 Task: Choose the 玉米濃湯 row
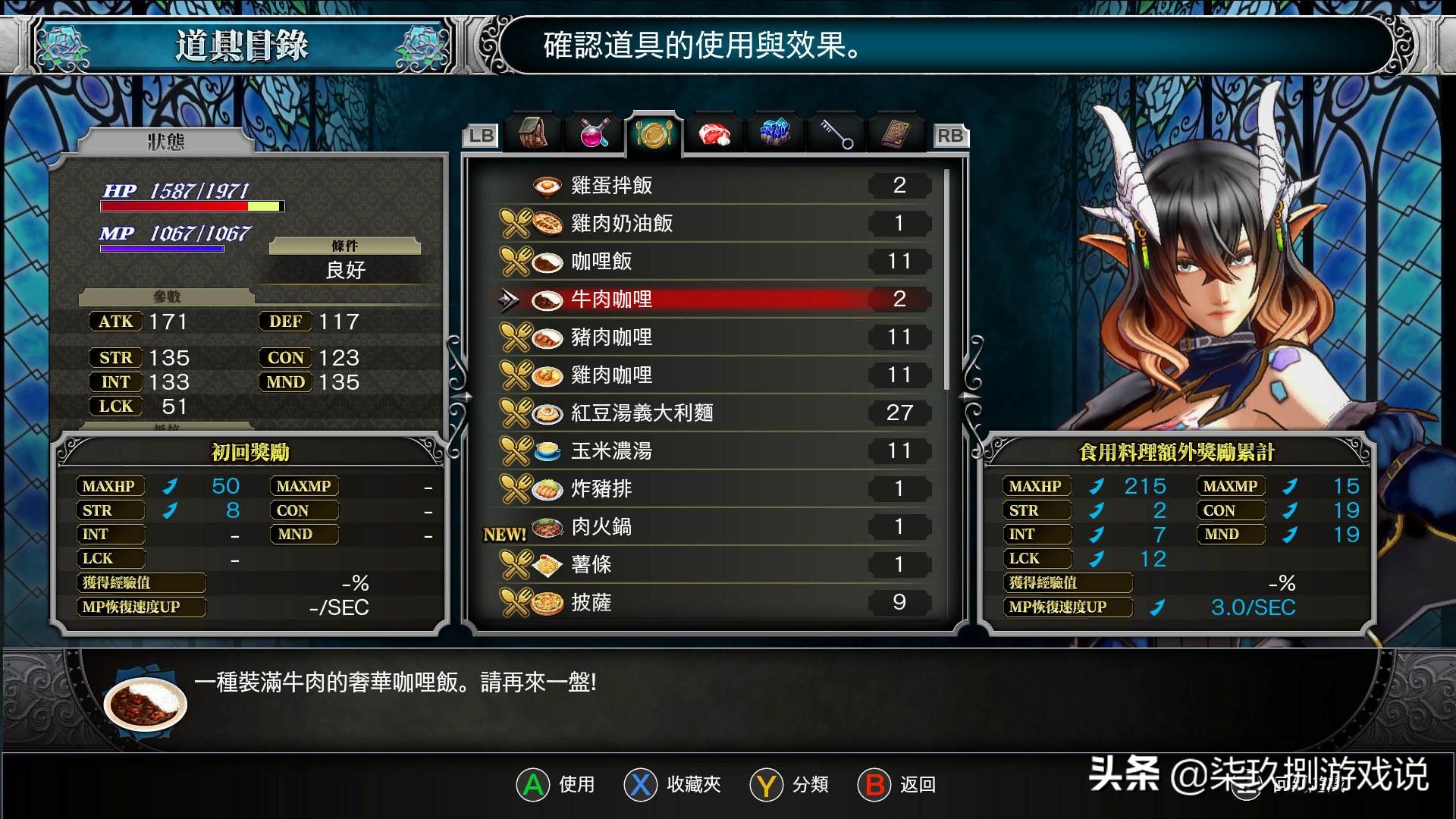pyautogui.click(x=713, y=450)
